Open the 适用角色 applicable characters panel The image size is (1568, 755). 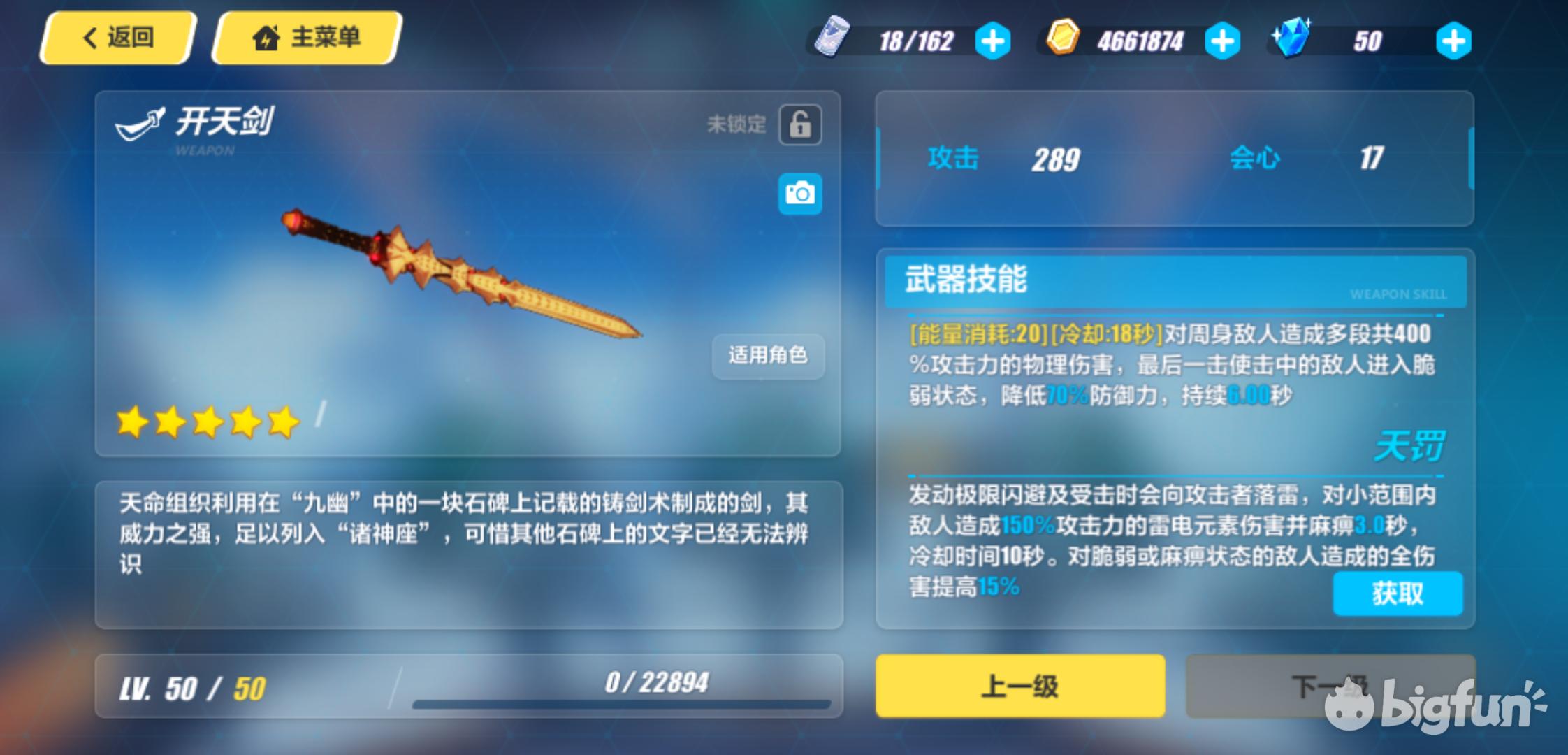767,357
